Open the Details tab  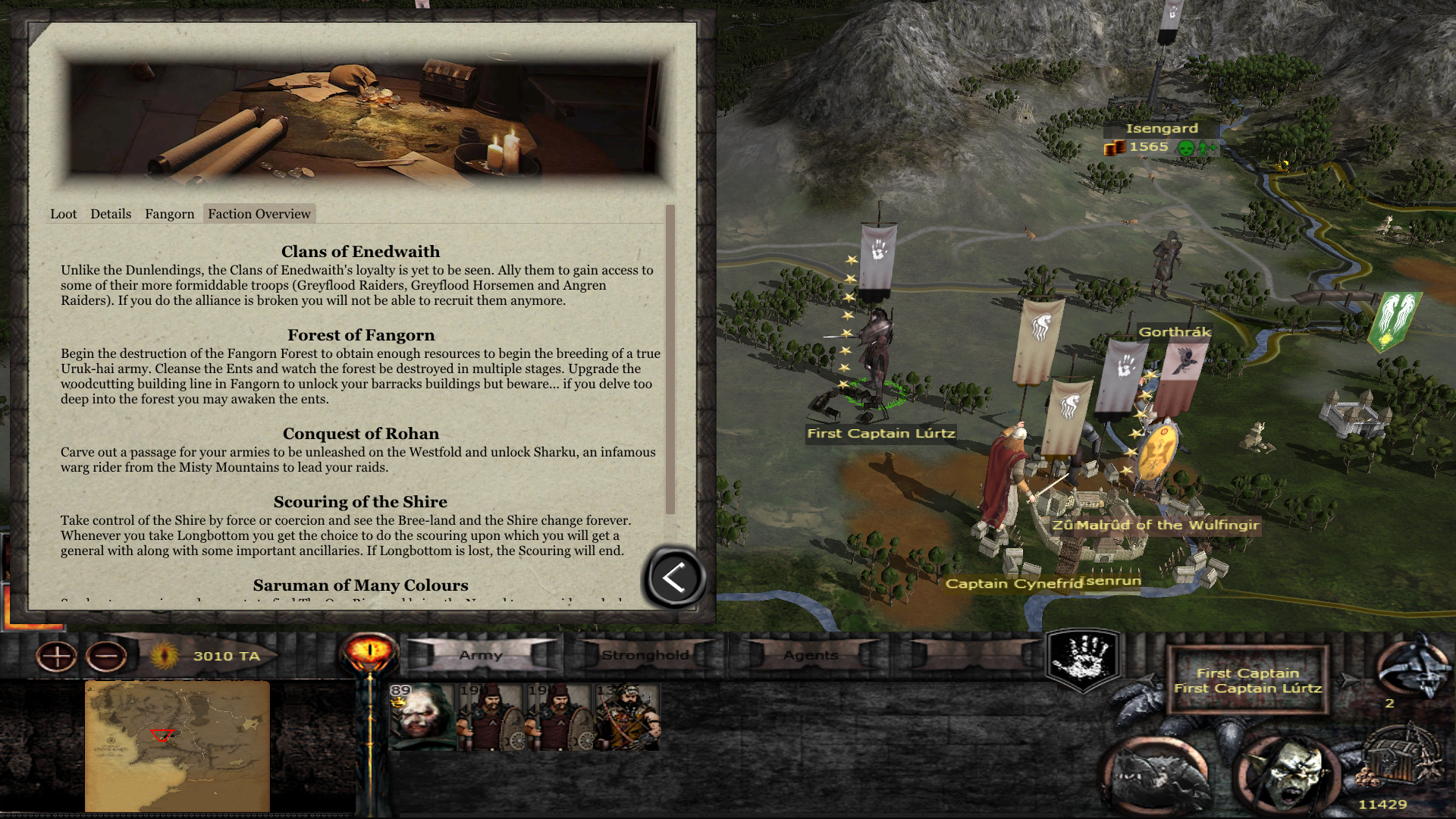pyautogui.click(x=111, y=214)
